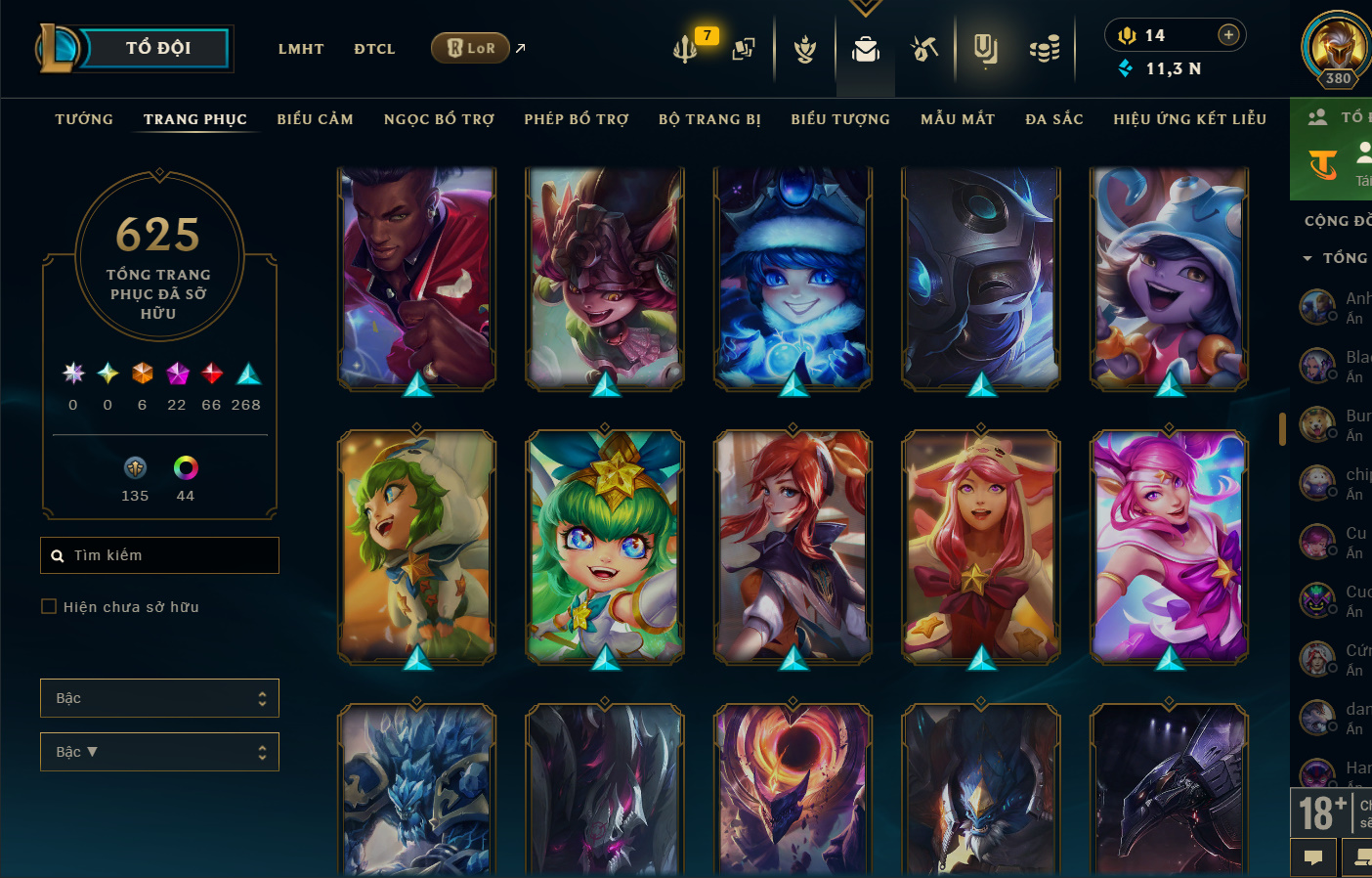Select the black hole skin card
This screenshot has height=878, width=1372.
pyautogui.click(x=793, y=790)
